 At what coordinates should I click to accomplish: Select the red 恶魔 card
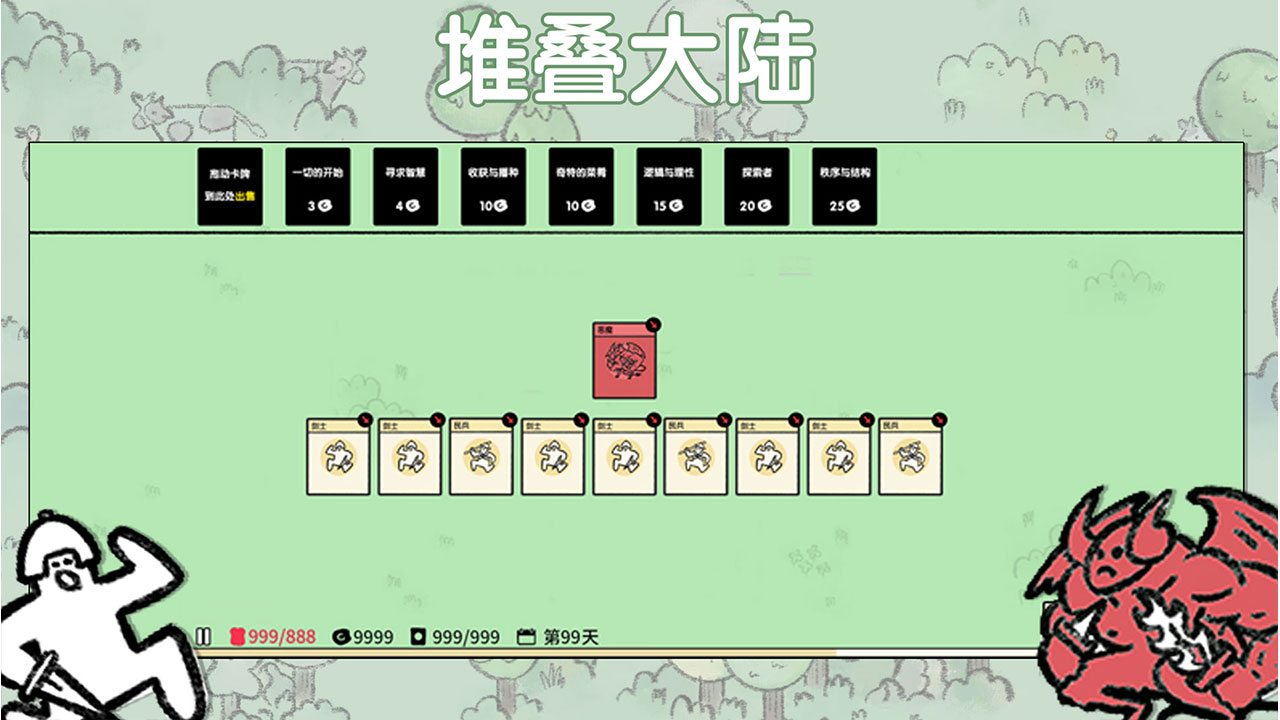pyautogui.click(x=625, y=358)
